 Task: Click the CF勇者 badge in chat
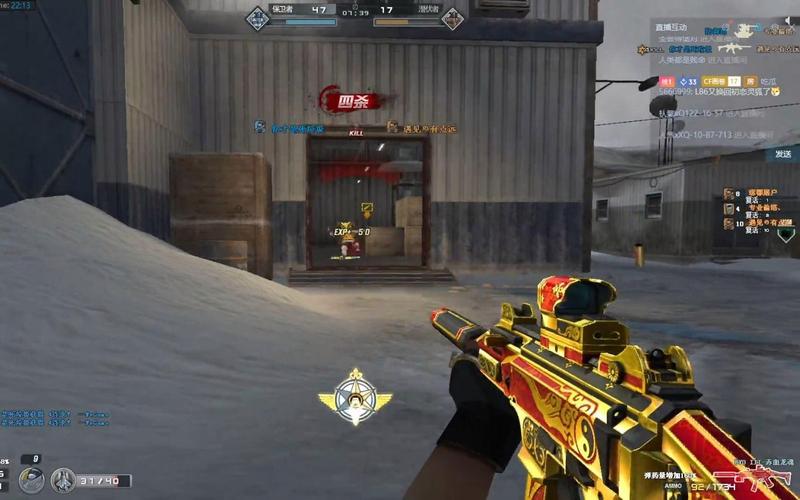click(x=713, y=81)
